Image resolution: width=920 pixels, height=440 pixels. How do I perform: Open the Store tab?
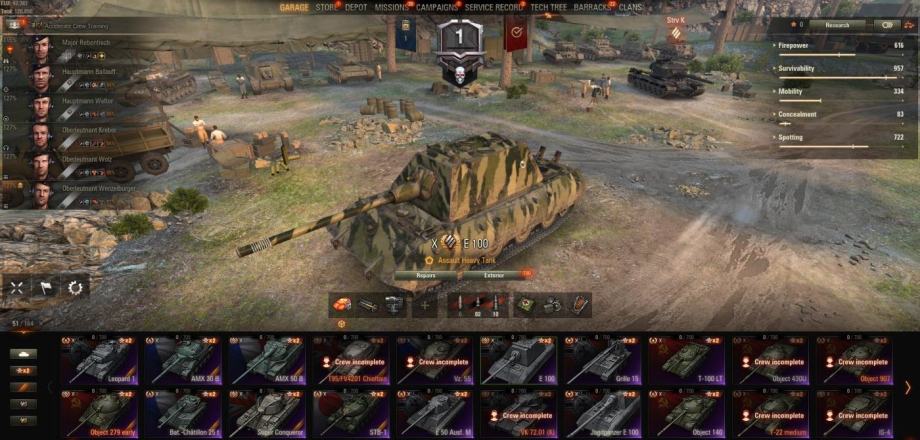326,7
